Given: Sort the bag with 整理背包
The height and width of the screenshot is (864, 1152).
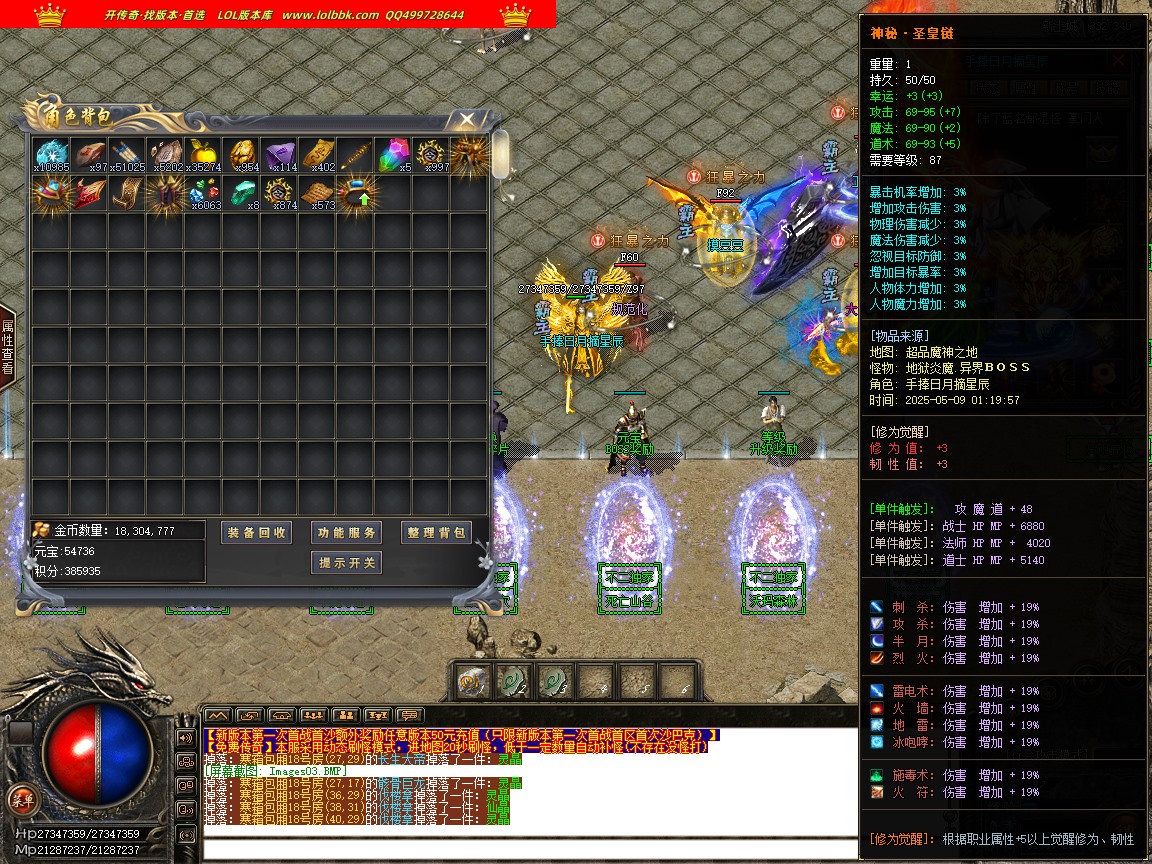Looking at the screenshot, I should click(x=436, y=533).
